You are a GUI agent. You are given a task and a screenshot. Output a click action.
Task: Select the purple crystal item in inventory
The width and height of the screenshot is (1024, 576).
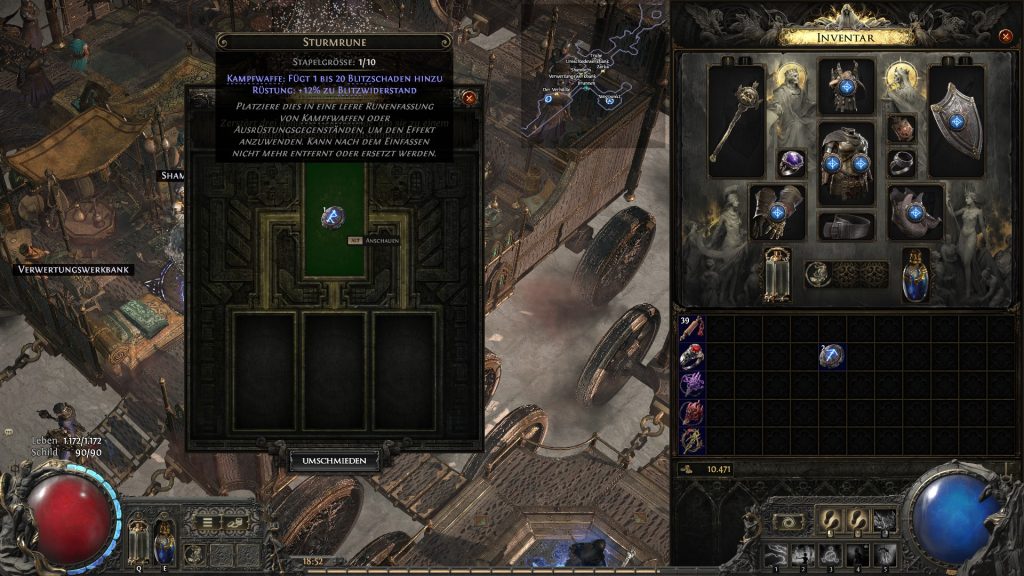[x=691, y=384]
